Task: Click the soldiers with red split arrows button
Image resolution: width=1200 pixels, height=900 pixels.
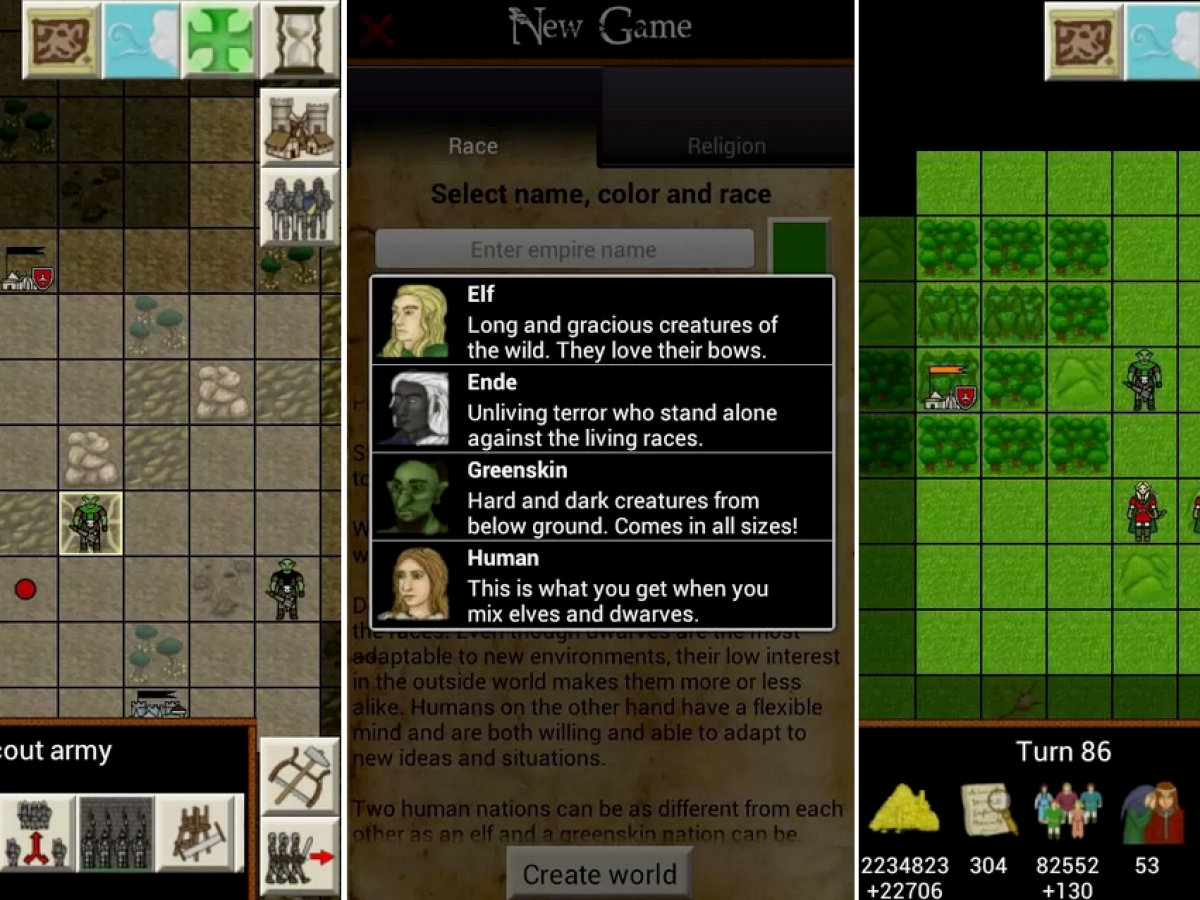Action: coord(37,832)
